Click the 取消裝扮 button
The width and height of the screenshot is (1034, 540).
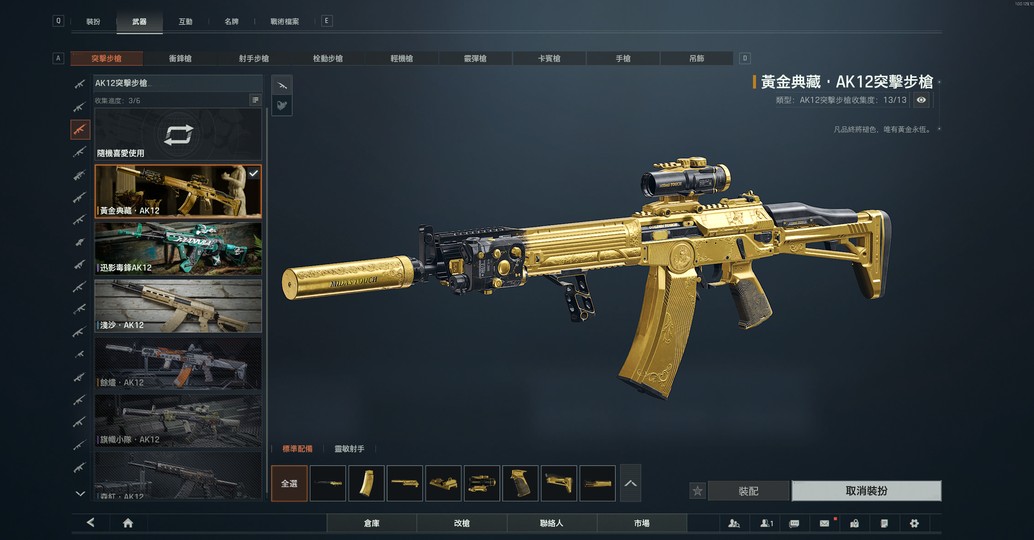tap(866, 491)
